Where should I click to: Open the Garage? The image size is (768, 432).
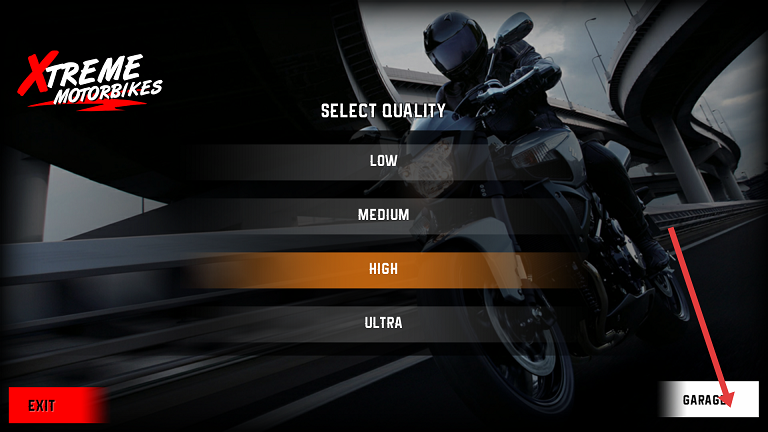pos(708,399)
